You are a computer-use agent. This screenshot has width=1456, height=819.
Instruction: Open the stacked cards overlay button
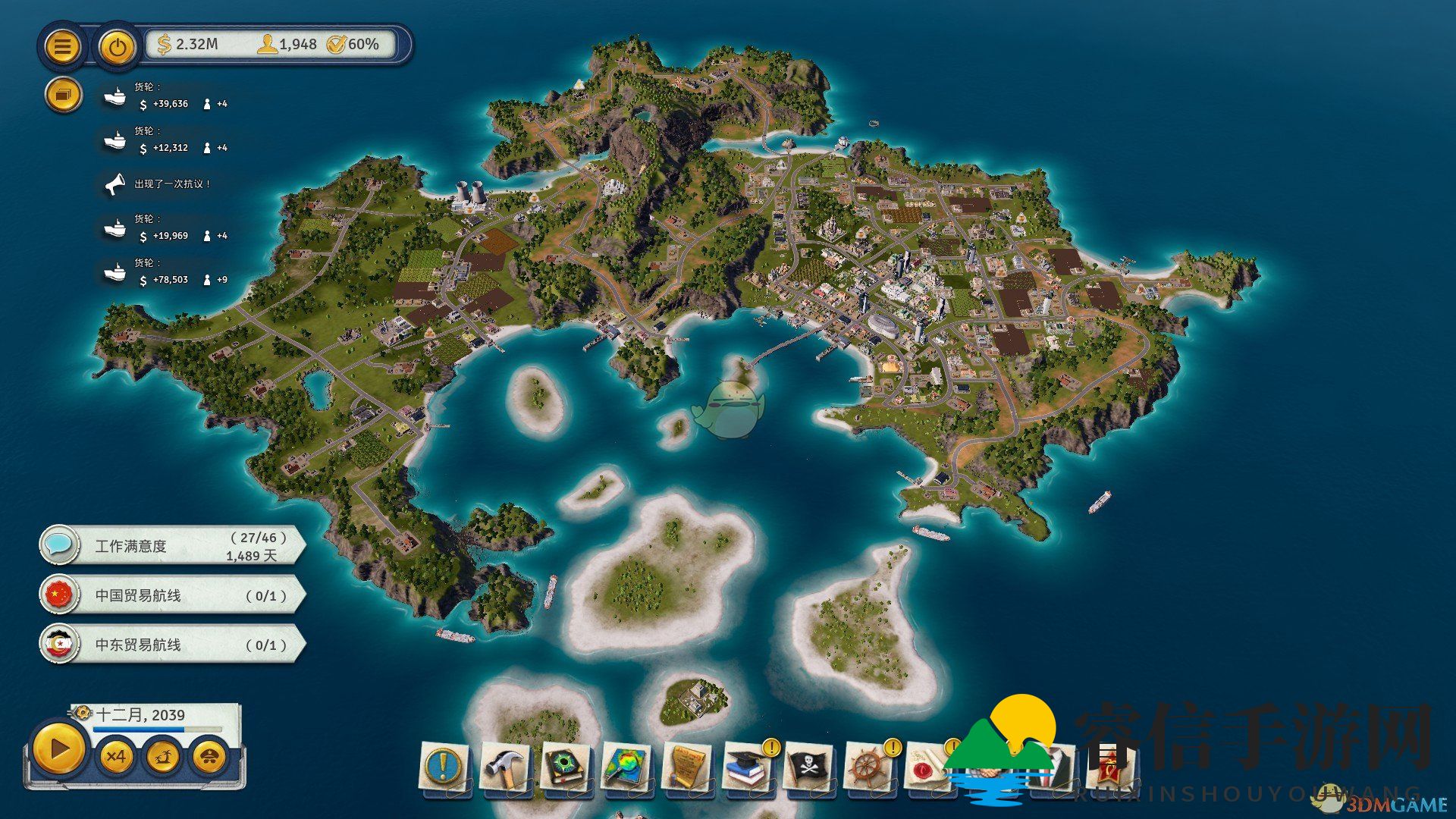(x=63, y=96)
